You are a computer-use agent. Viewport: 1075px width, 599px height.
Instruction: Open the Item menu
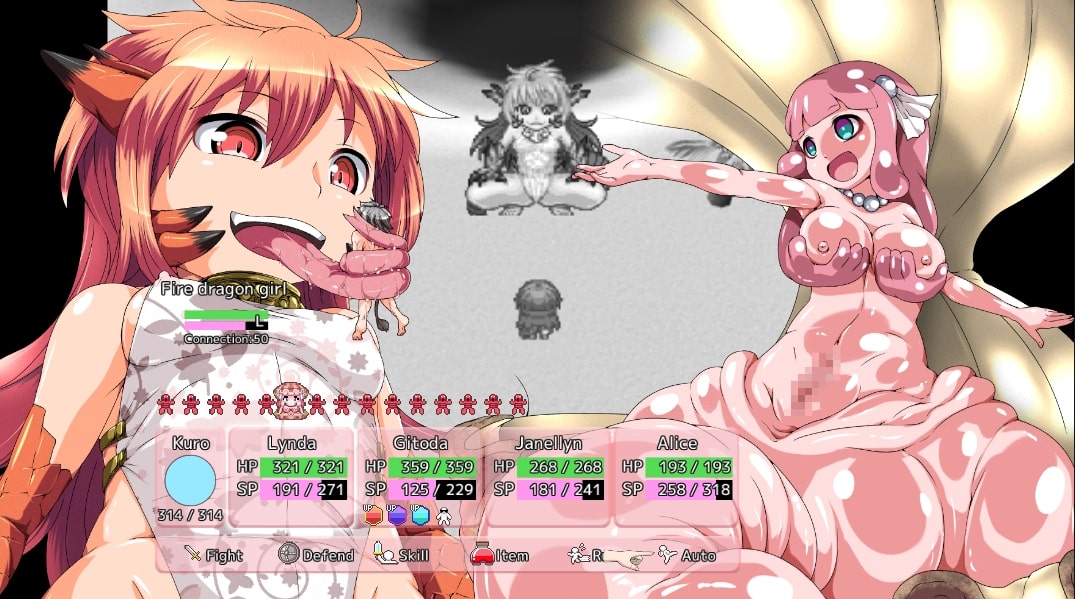click(500, 555)
